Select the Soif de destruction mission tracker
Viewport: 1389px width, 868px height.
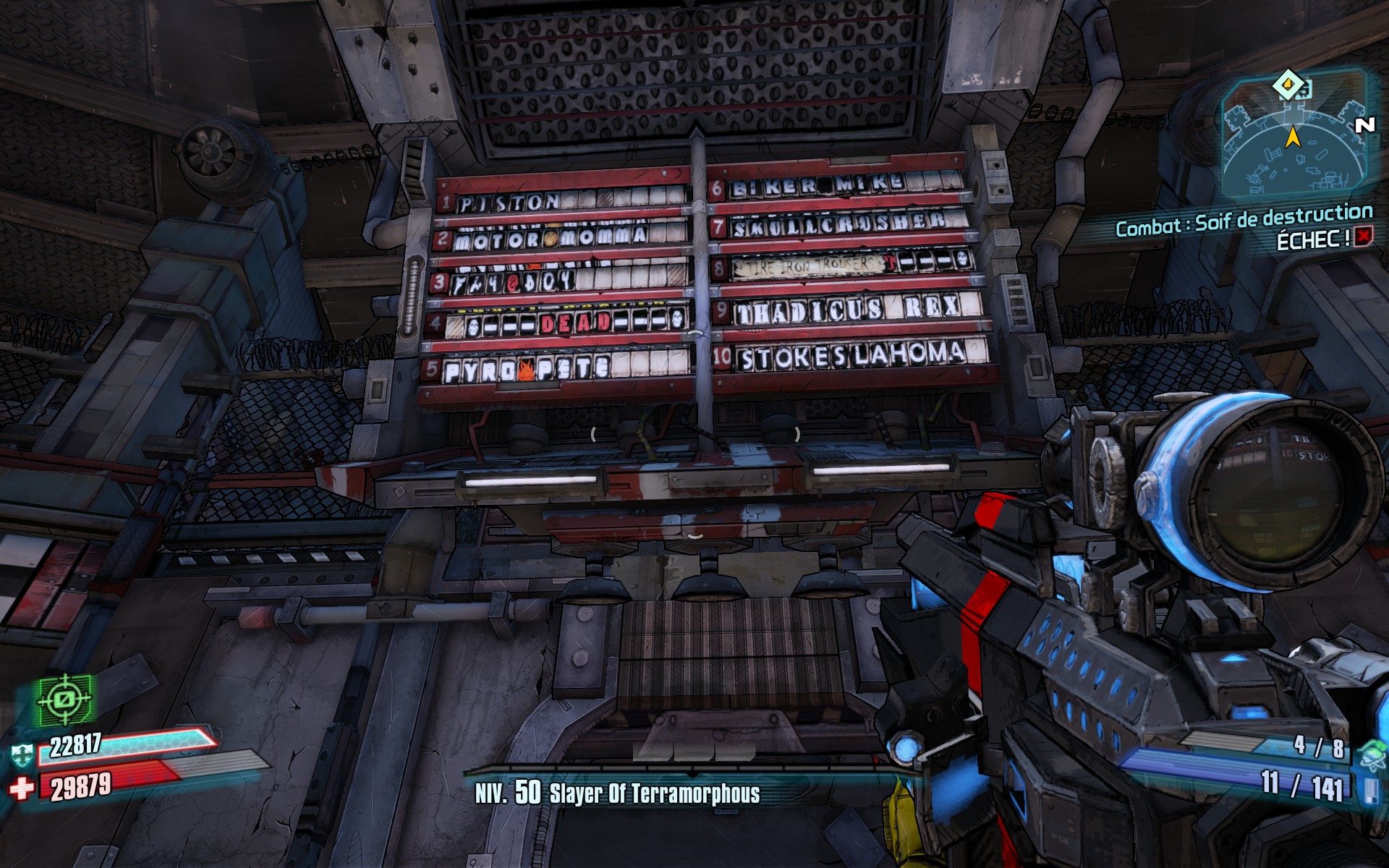click(x=1244, y=221)
